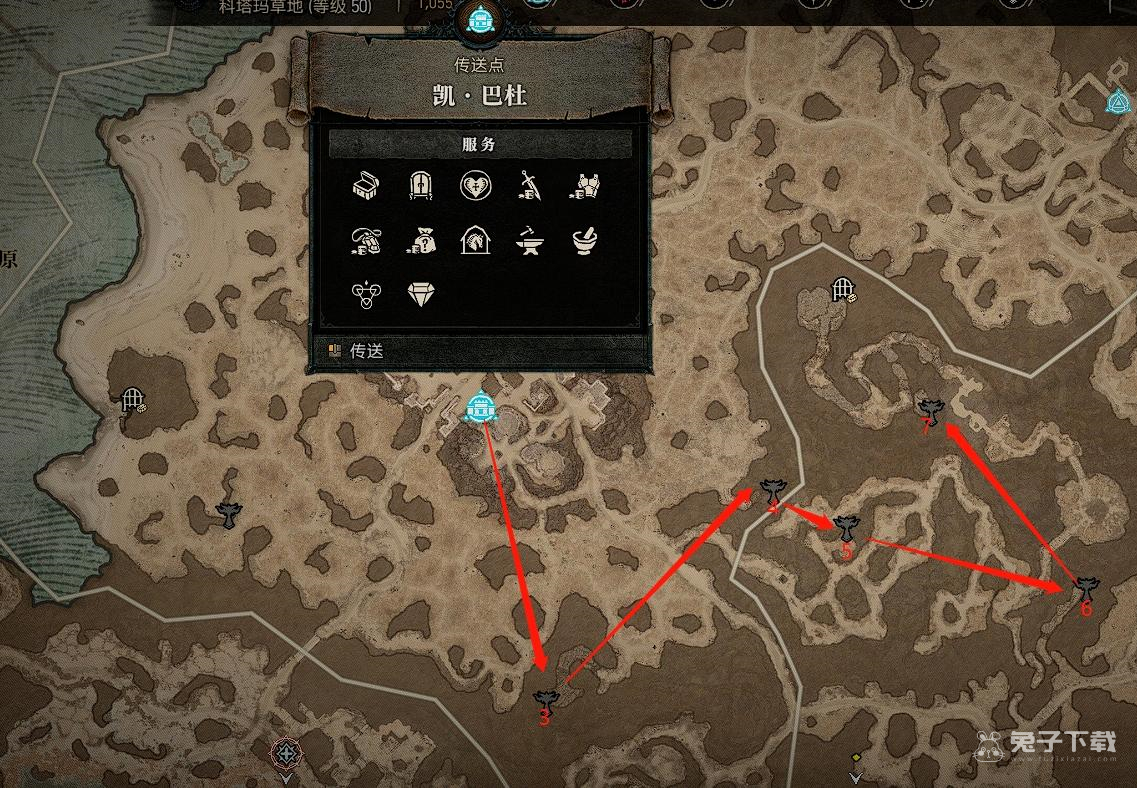1137x788 pixels.
Task: Click the alchemist mortar and pestle icon
Action: pyautogui.click(x=584, y=240)
